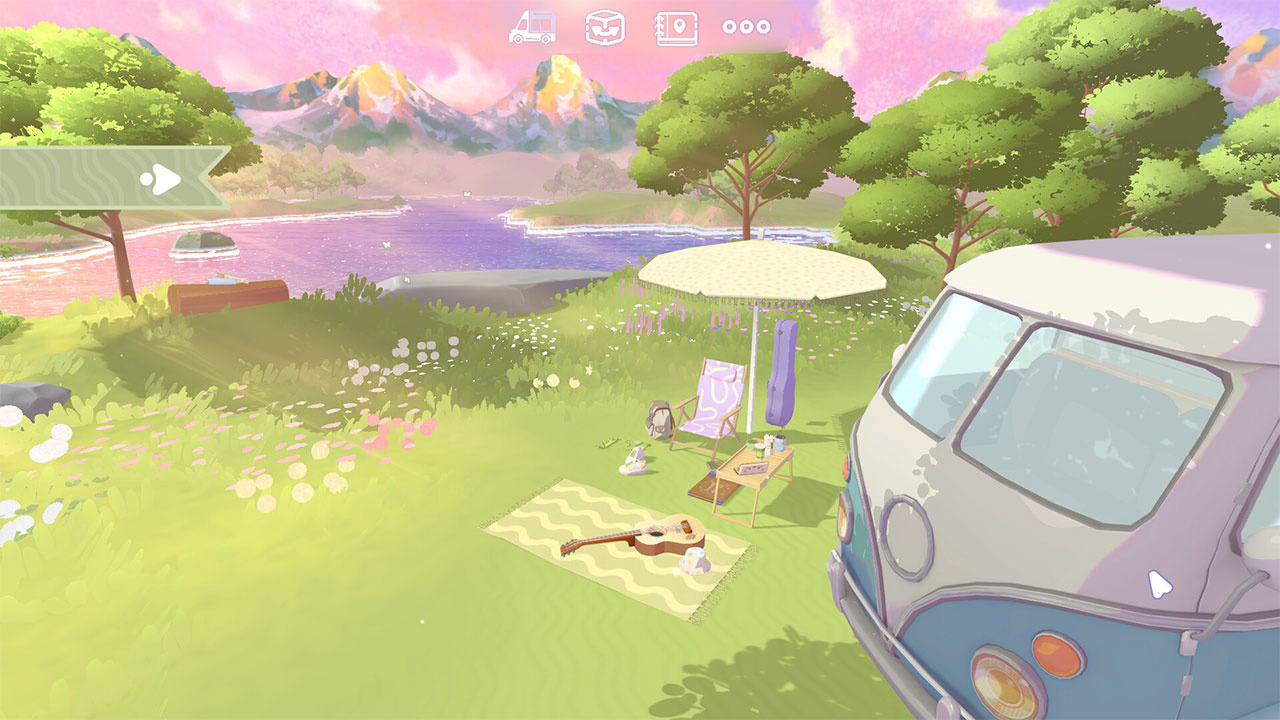Click the mug on the picnic table
1280x720 pixels.
coord(759,451)
